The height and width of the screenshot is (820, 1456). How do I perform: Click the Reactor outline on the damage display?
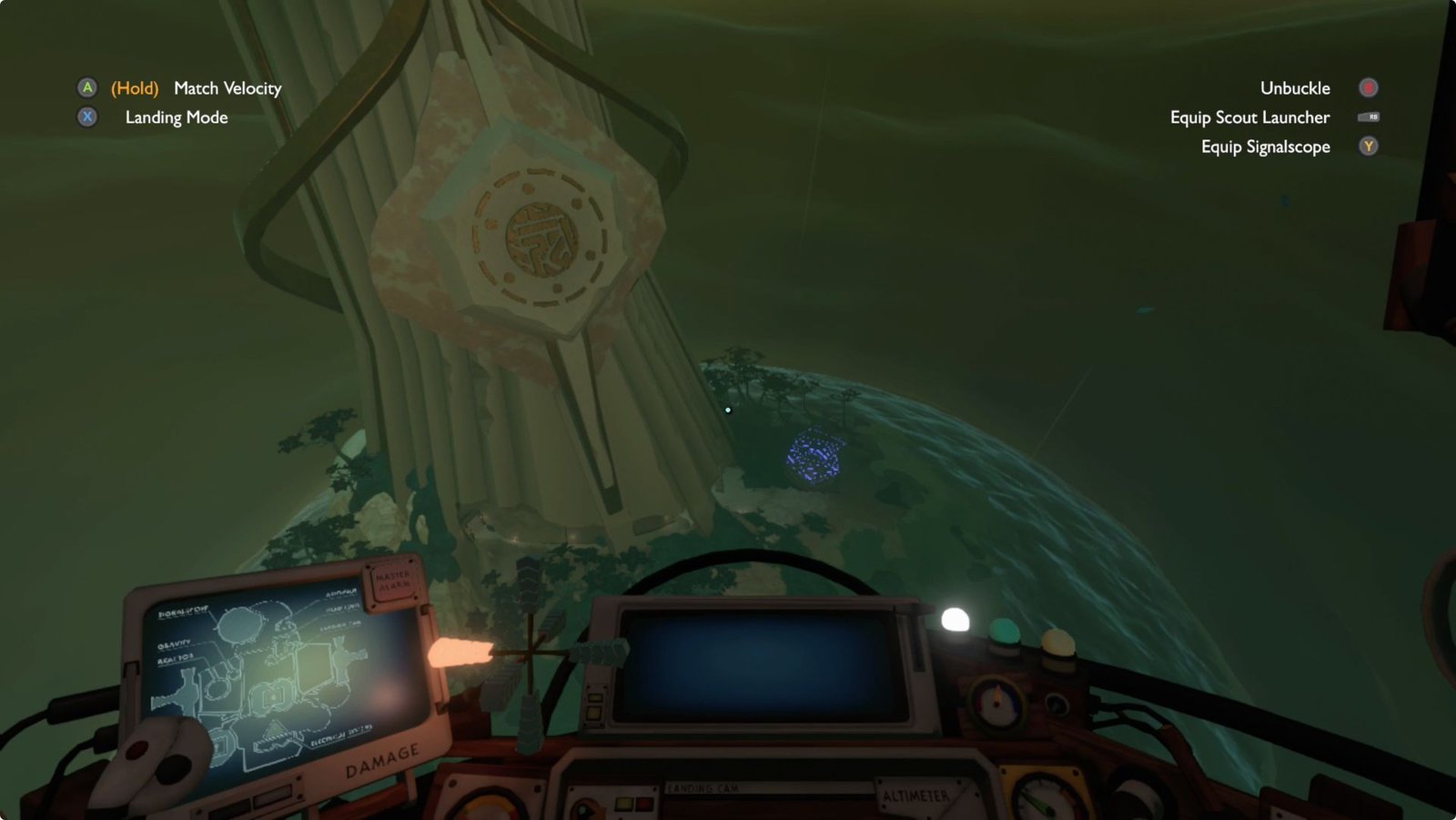pyautogui.click(x=216, y=687)
